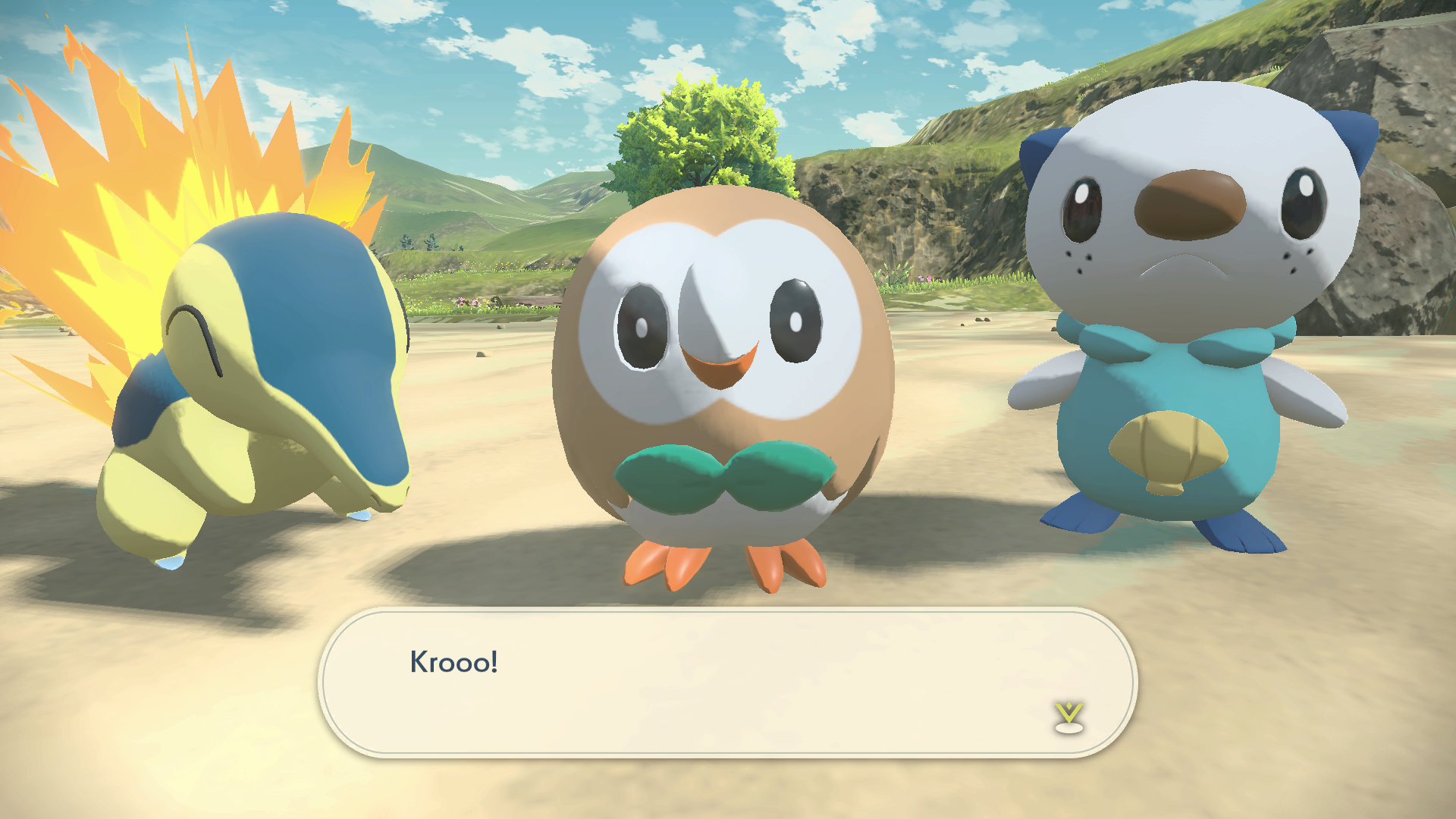Click Oshawott's brown nose

tap(1191, 205)
